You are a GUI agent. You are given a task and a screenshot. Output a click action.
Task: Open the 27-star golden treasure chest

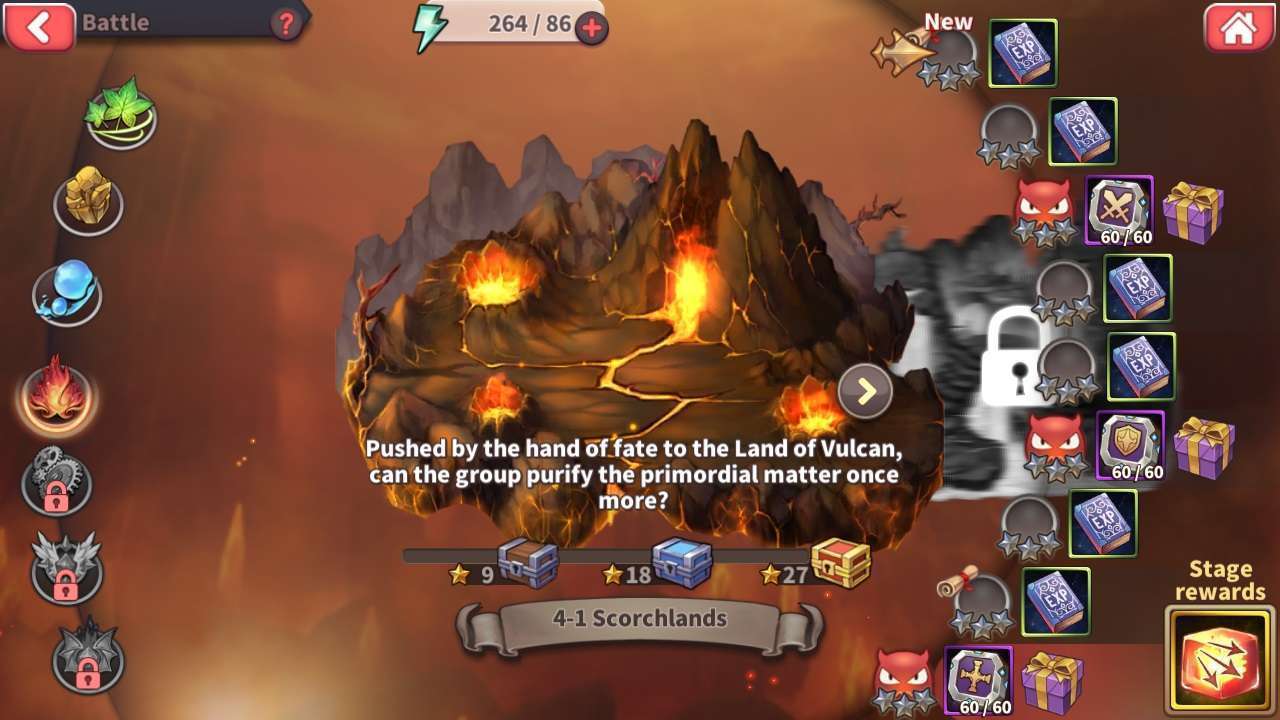click(840, 563)
